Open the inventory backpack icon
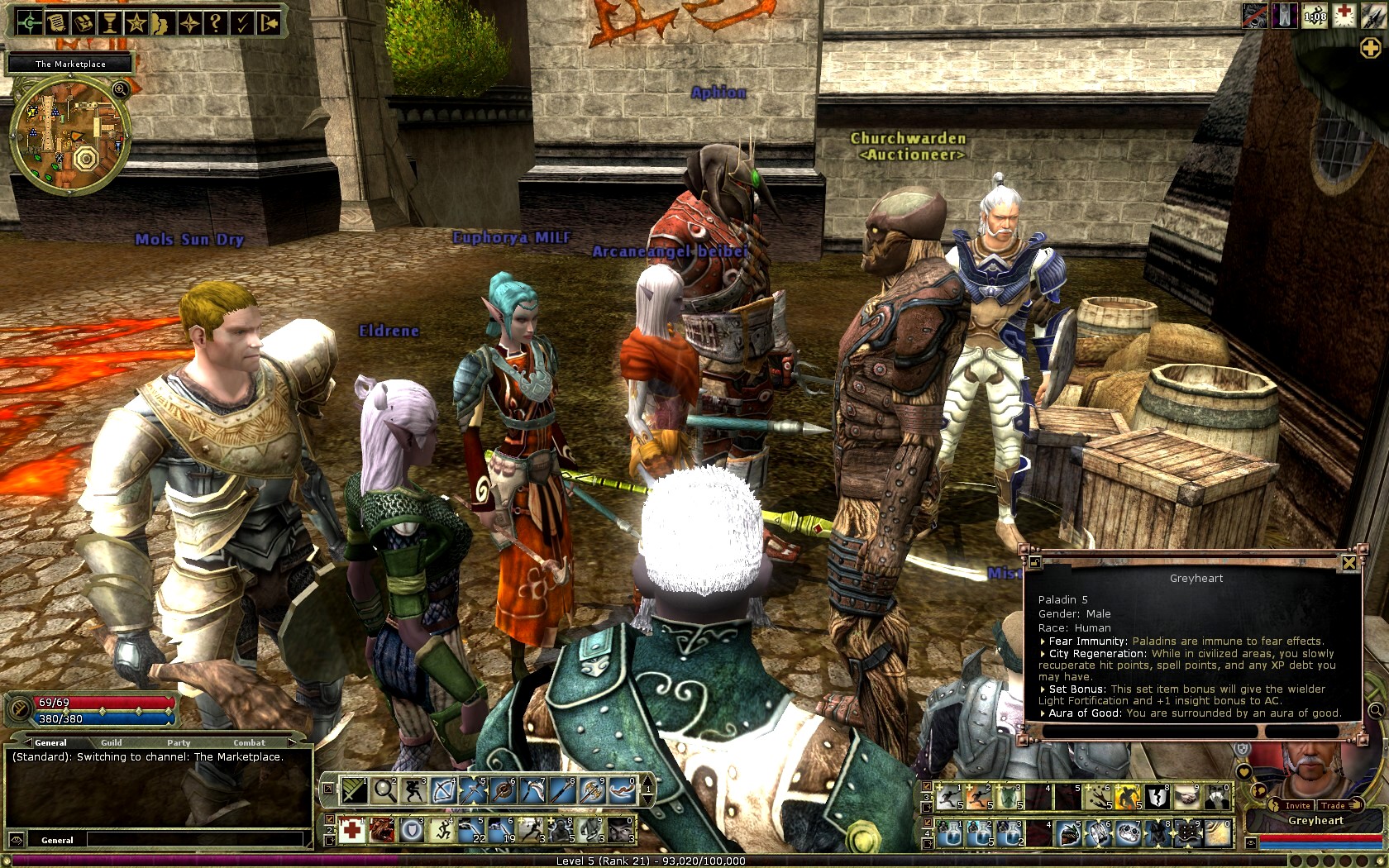 [x=83, y=22]
